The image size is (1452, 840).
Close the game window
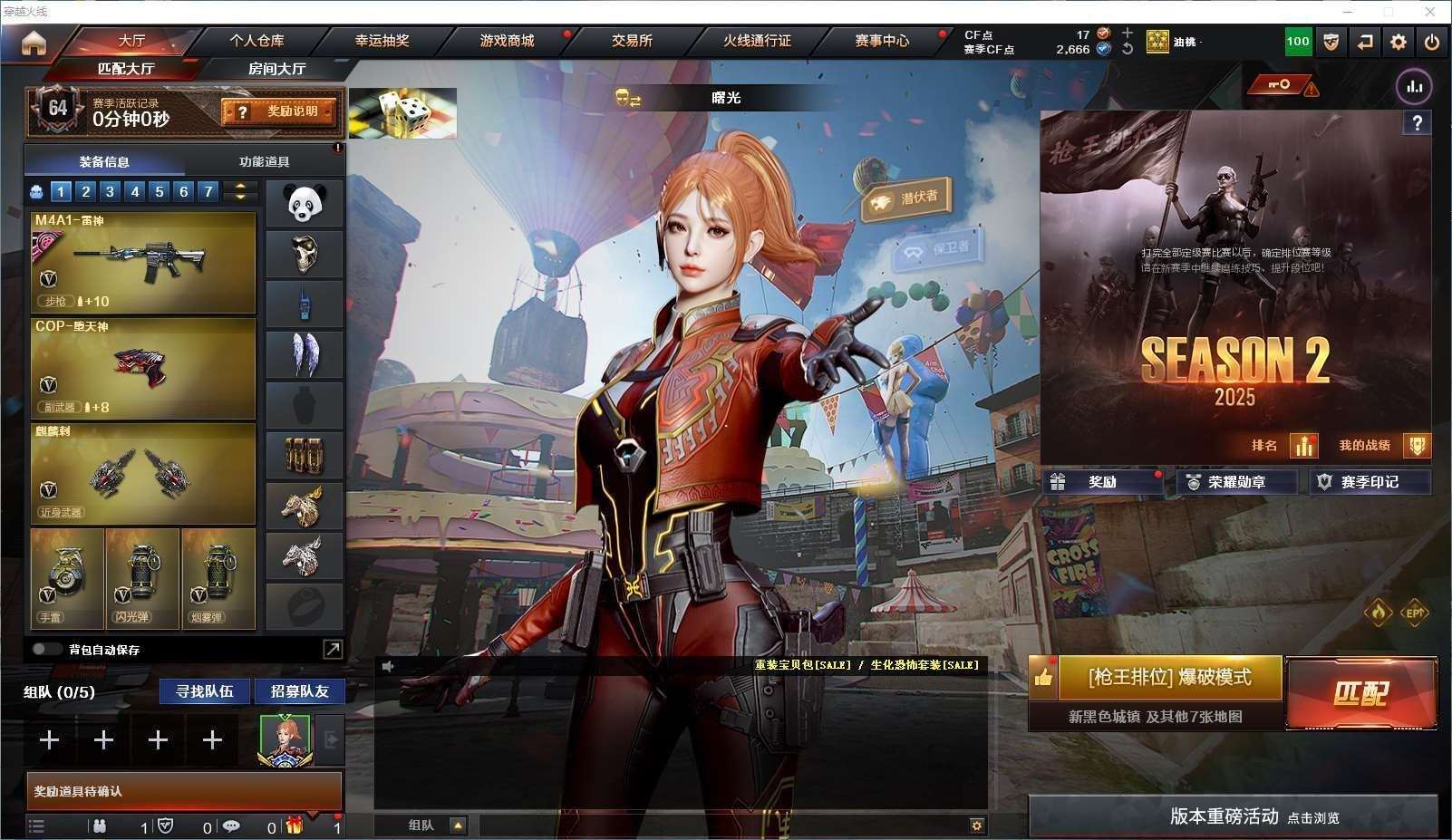(x=1430, y=11)
